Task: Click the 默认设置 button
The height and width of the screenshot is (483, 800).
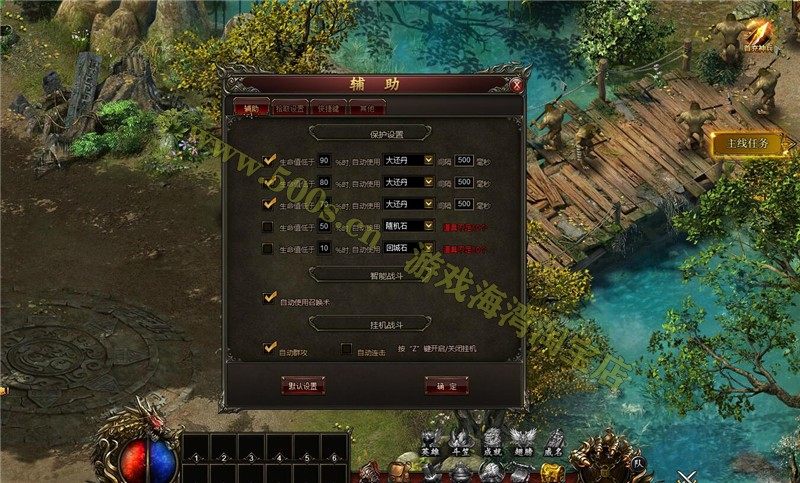Action: pyautogui.click(x=303, y=385)
